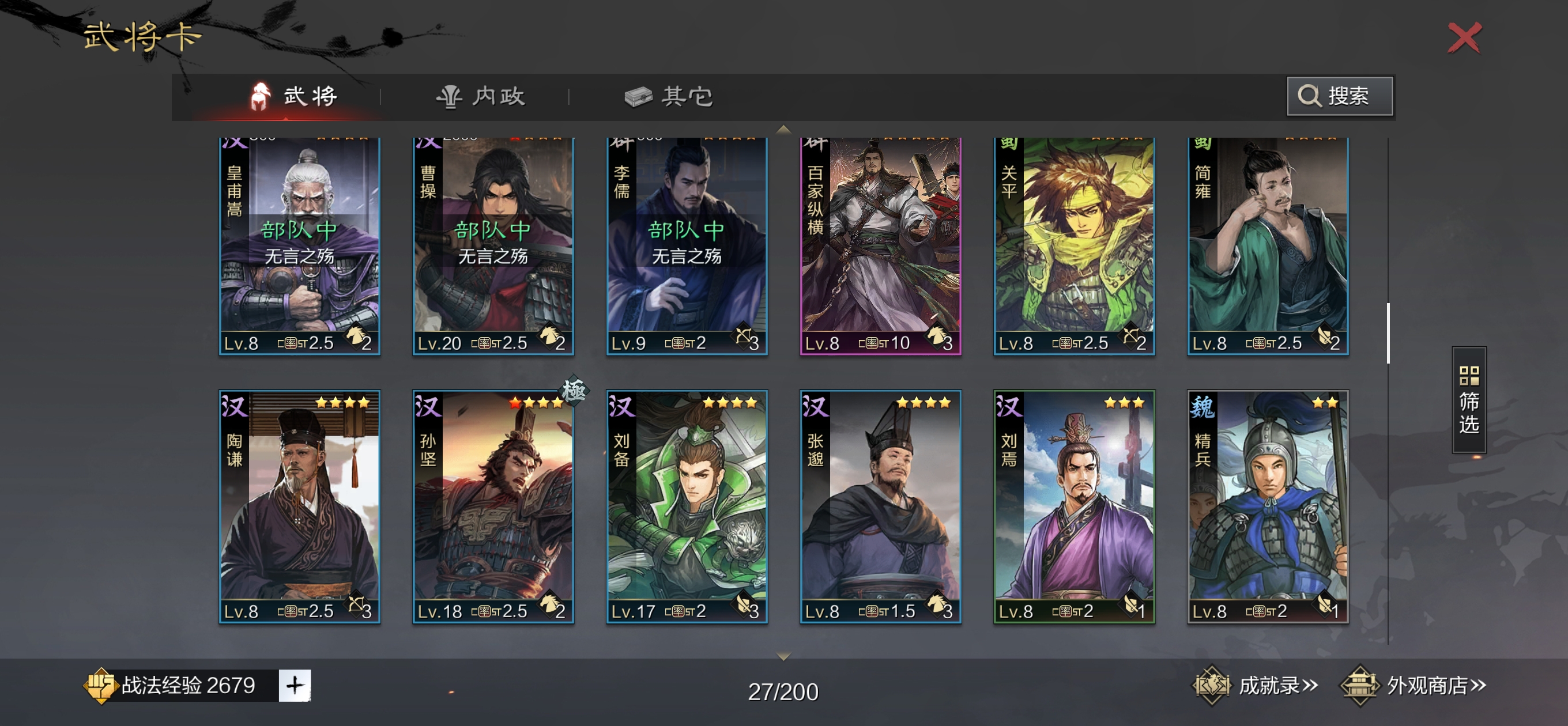Select the 孙坚 general card
1568x726 pixels.
493,506
